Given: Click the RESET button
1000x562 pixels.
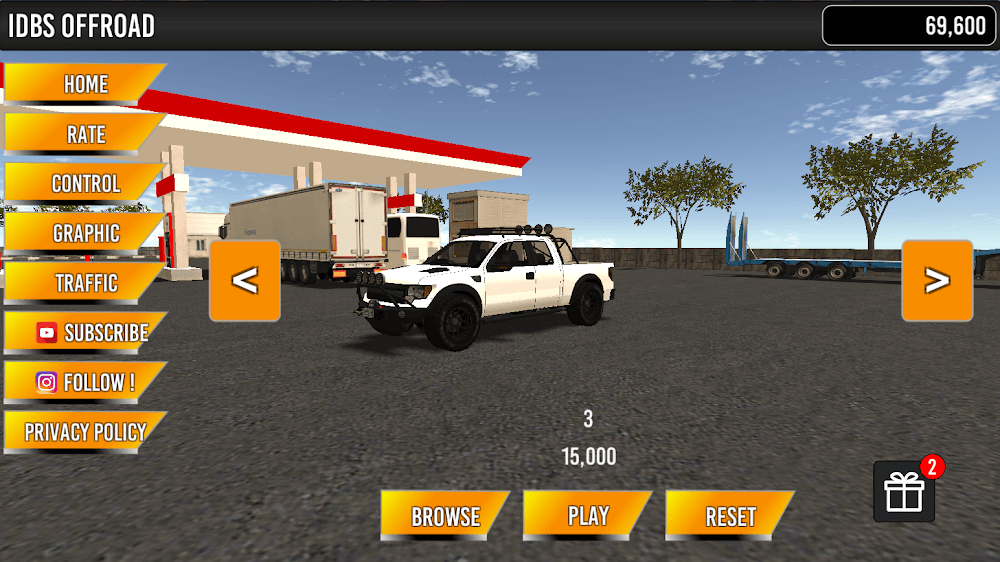Looking at the screenshot, I should pos(730,516).
